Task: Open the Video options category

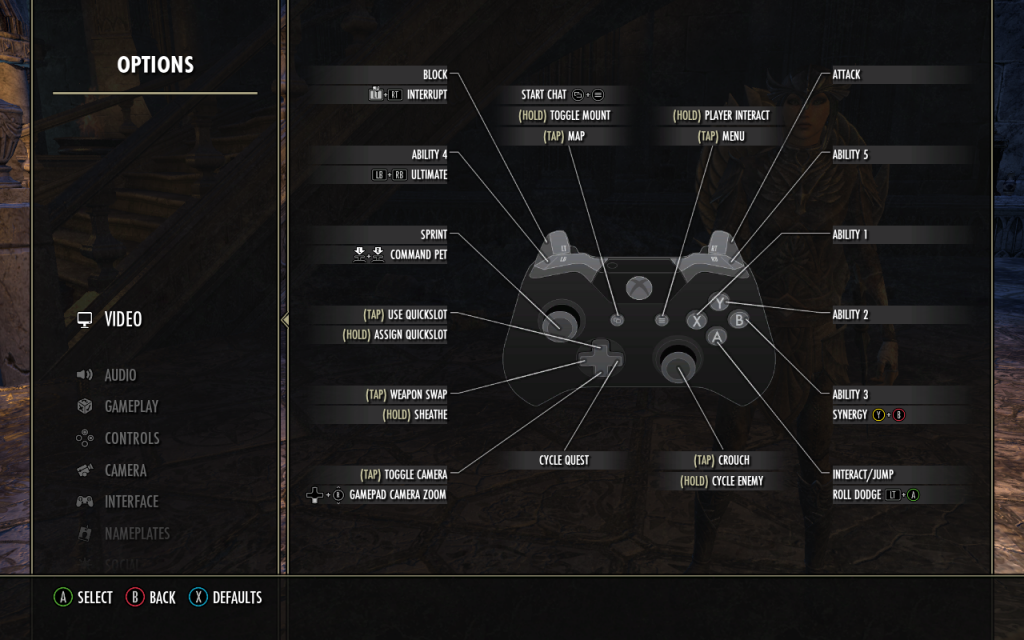Action: pyautogui.click(x=123, y=320)
